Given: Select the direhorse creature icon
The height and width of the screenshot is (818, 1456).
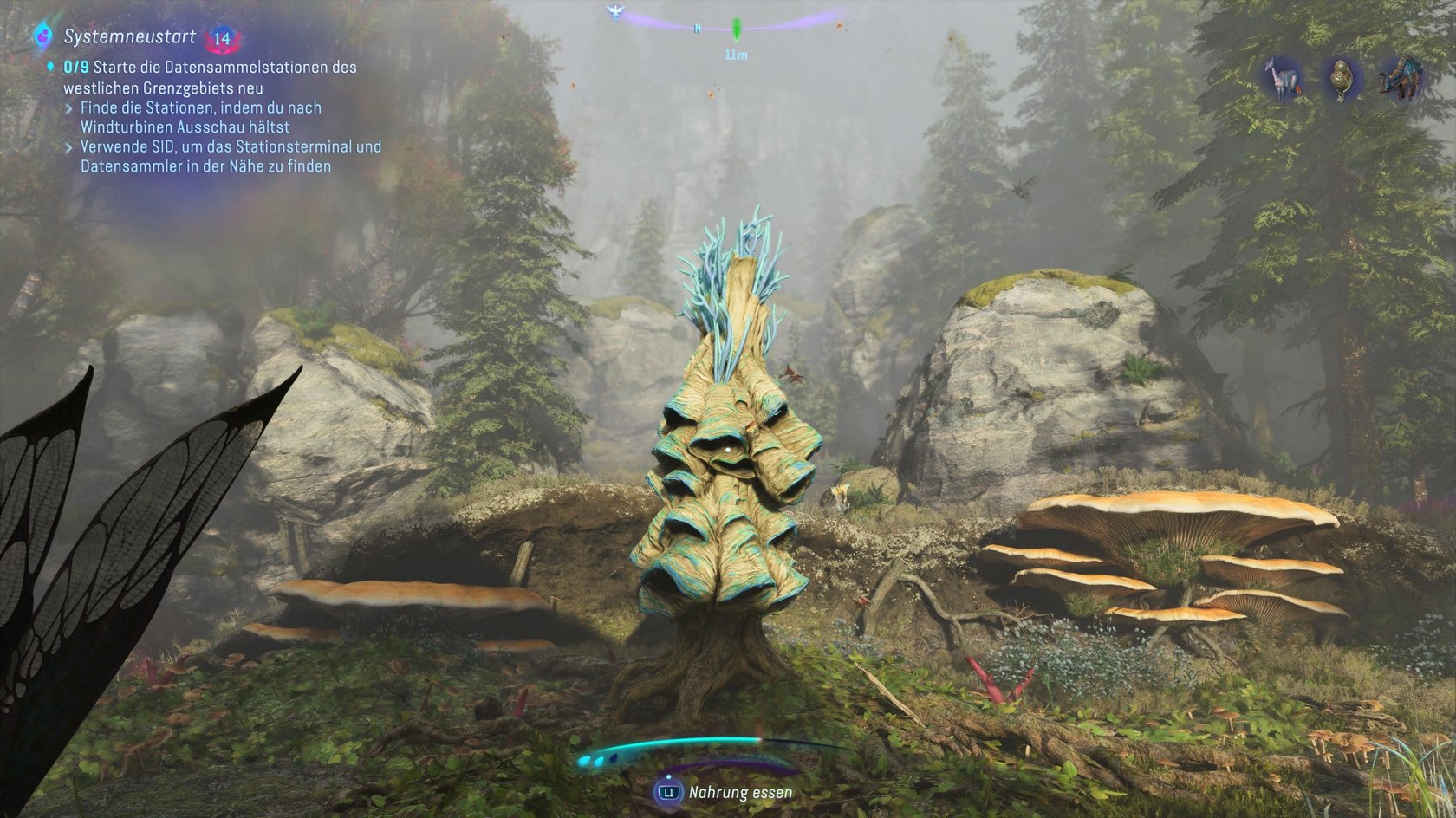Looking at the screenshot, I should (1282, 78).
